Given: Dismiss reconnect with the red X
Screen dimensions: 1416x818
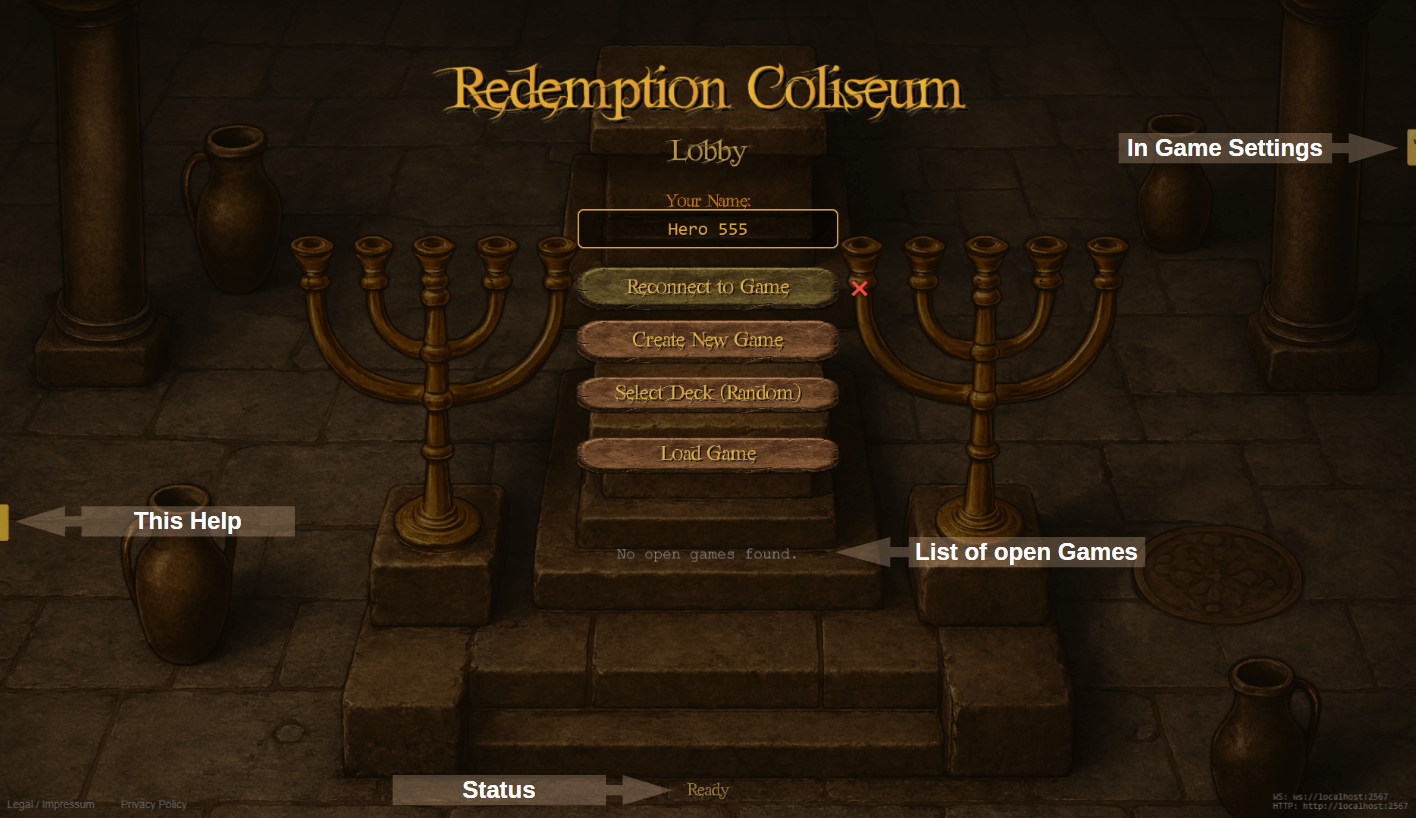Looking at the screenshot, I should click(859, 289).
